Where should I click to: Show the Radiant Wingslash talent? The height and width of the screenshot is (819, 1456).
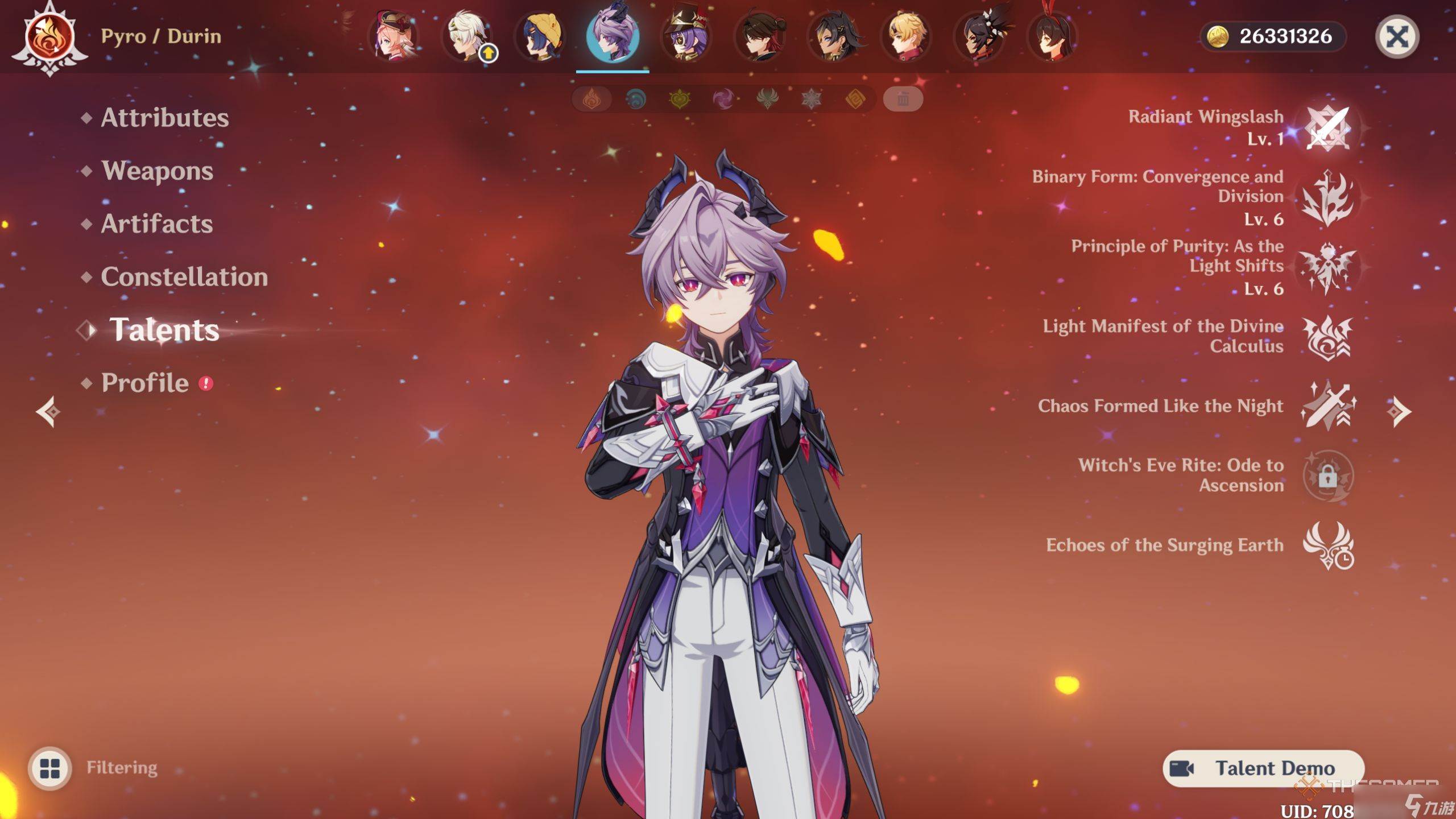click(x=1327, y=128)
